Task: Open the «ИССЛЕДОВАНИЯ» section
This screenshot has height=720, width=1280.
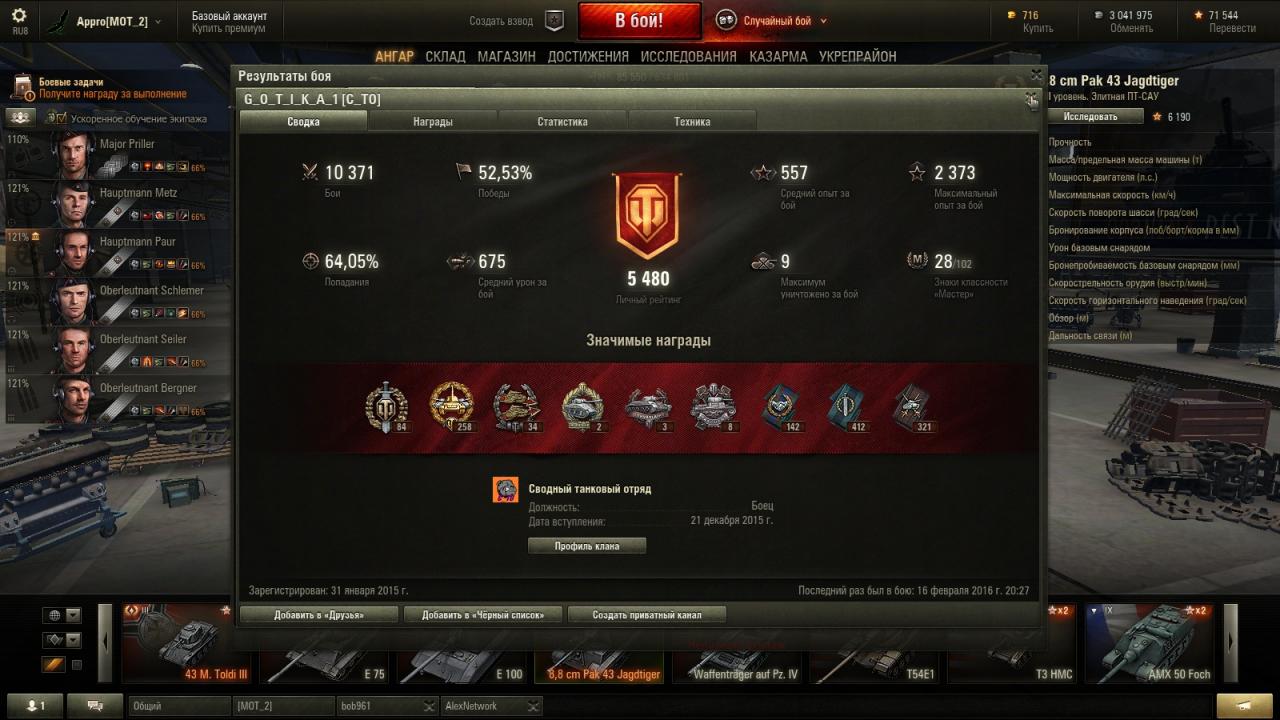Action: click(688, 57)
